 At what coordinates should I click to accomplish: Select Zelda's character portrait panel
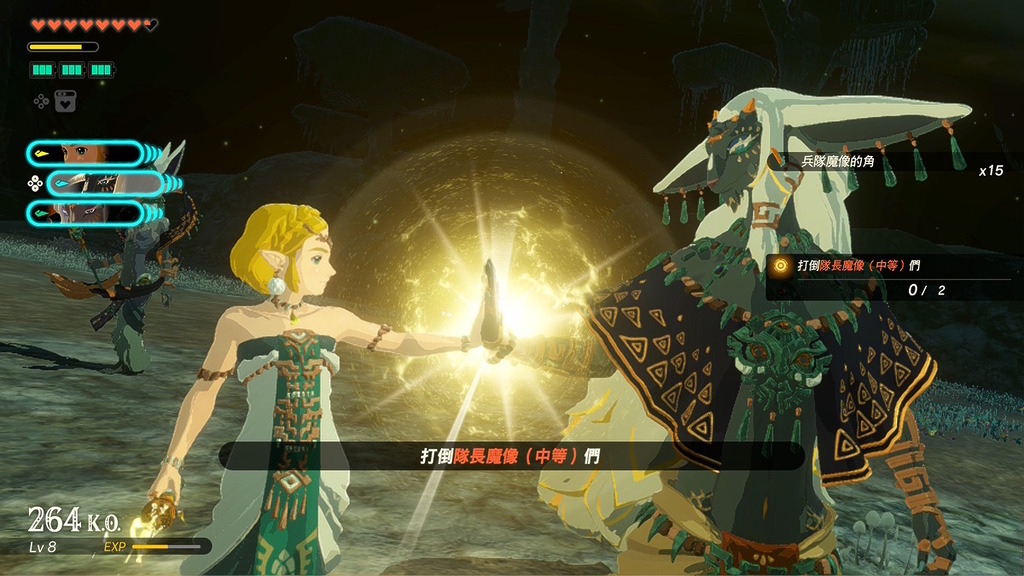[84, 153]
